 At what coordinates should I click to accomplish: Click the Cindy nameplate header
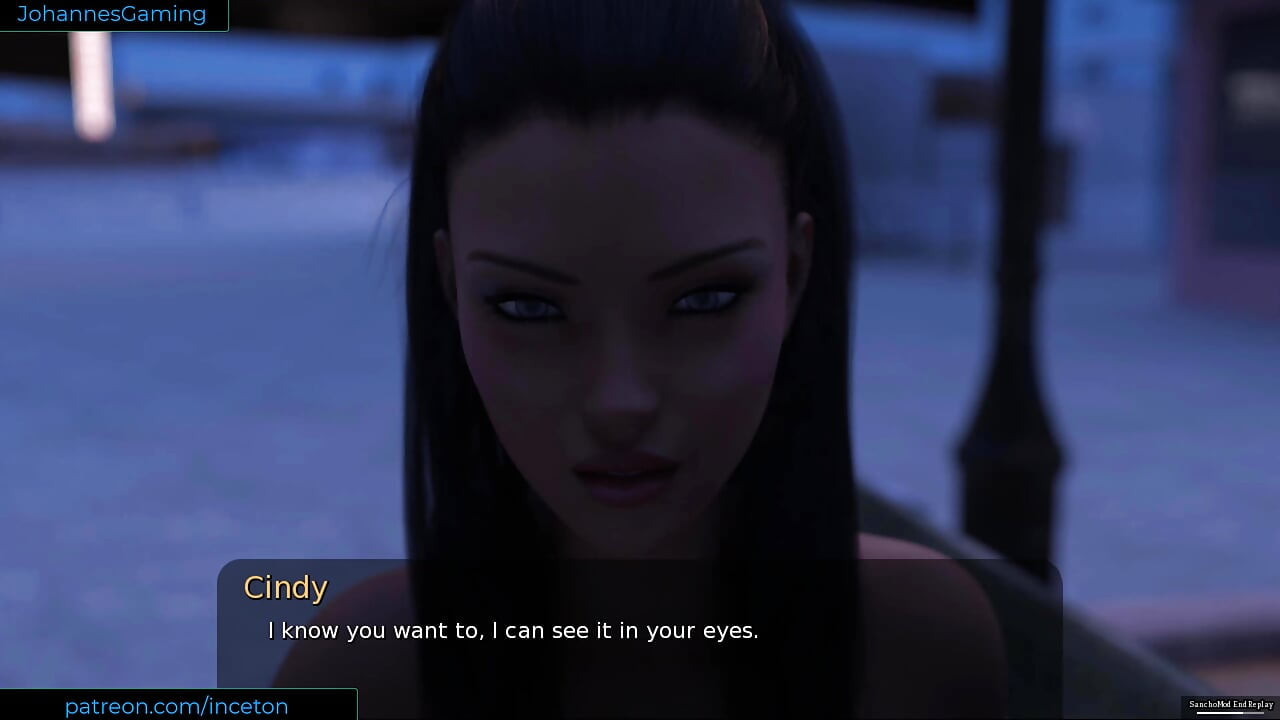(x=286, y=588)
